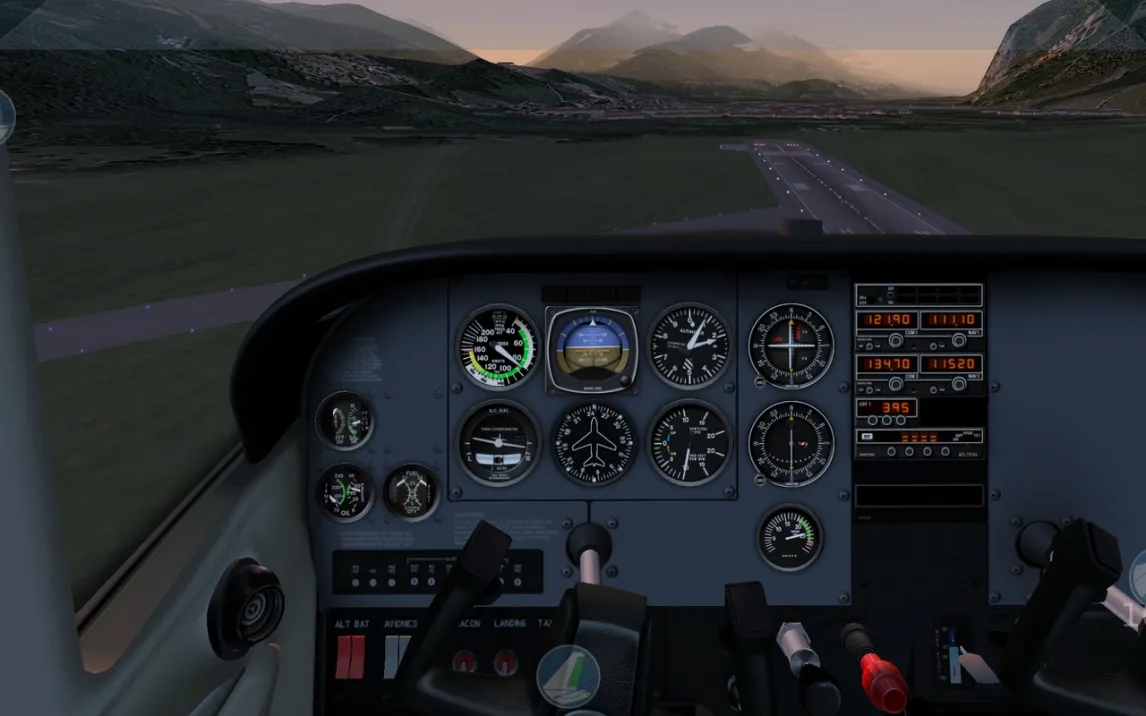
Task: Tap the rudder tail-fin control icon
Action: (x=568, y=676)
